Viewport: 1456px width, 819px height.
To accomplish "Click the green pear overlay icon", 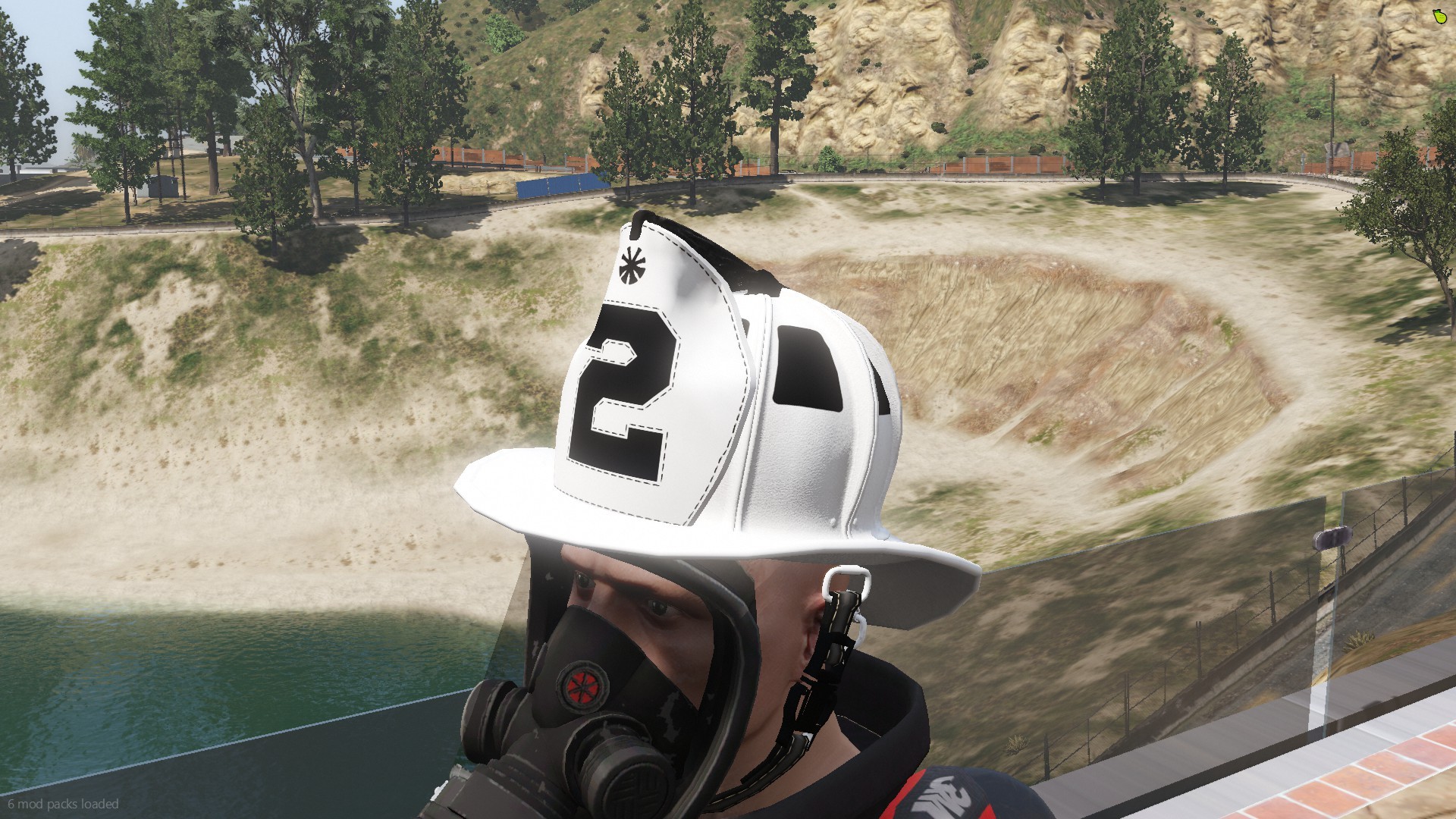I will [x=1439, y=17].
